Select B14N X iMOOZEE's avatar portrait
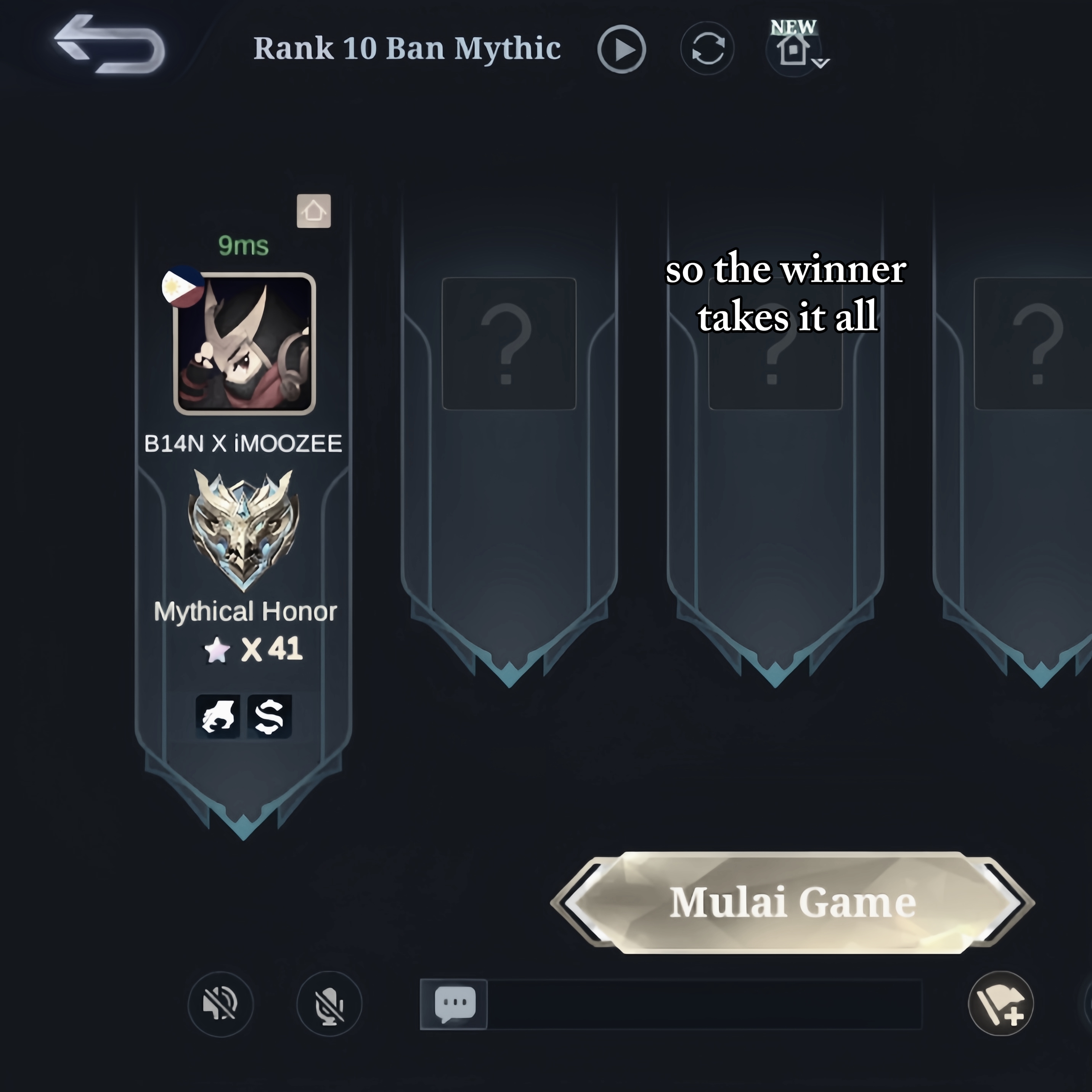 (x=244, y=343)
